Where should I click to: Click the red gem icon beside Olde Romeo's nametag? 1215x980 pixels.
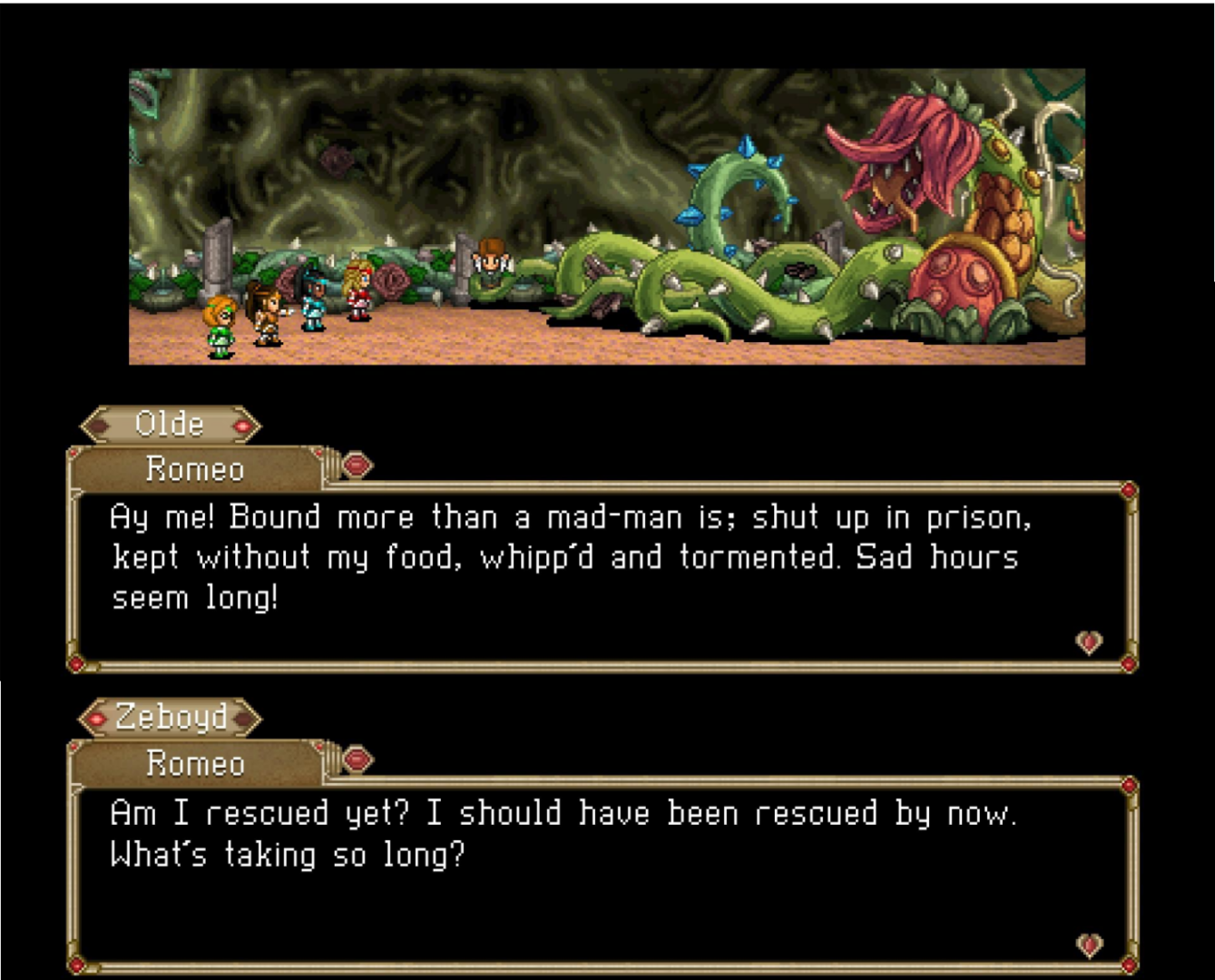click(357, 465)
